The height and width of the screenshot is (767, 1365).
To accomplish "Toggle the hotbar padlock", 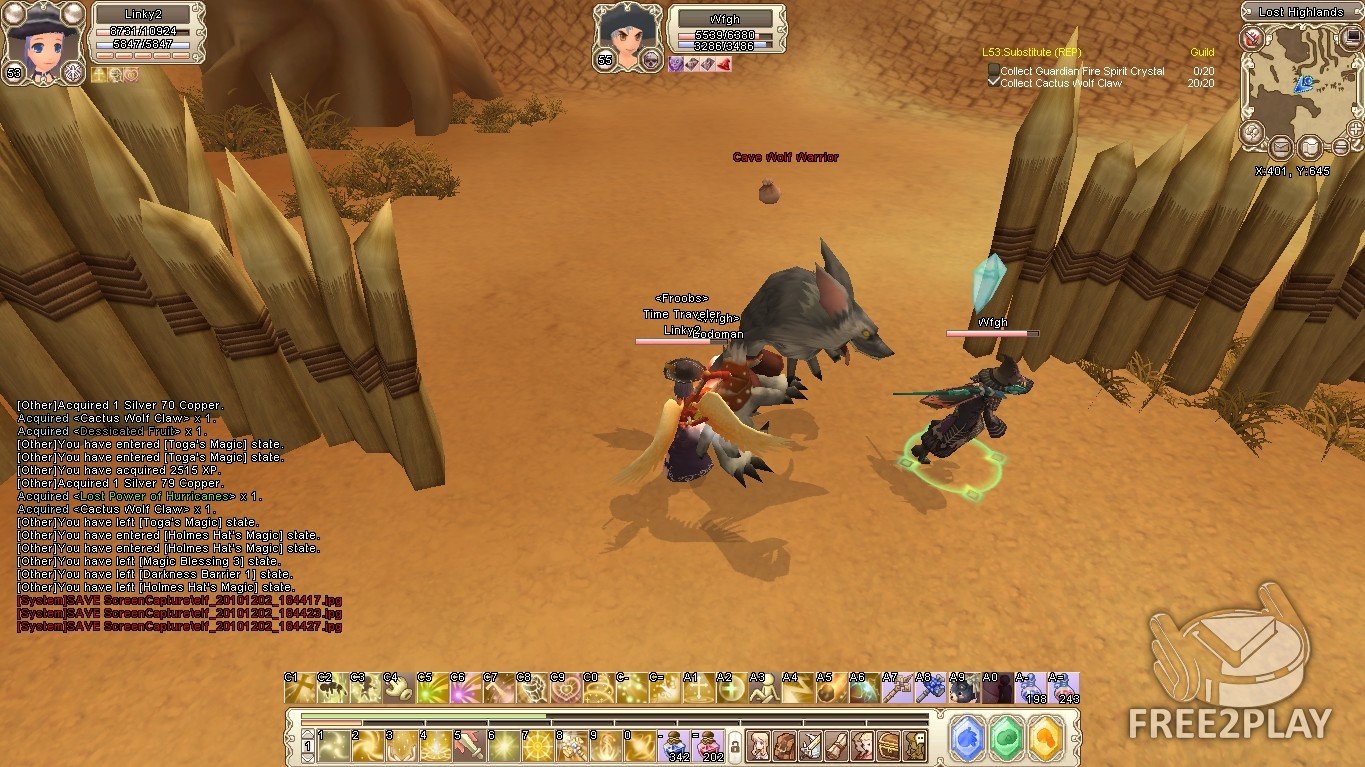I will (735, 747).
